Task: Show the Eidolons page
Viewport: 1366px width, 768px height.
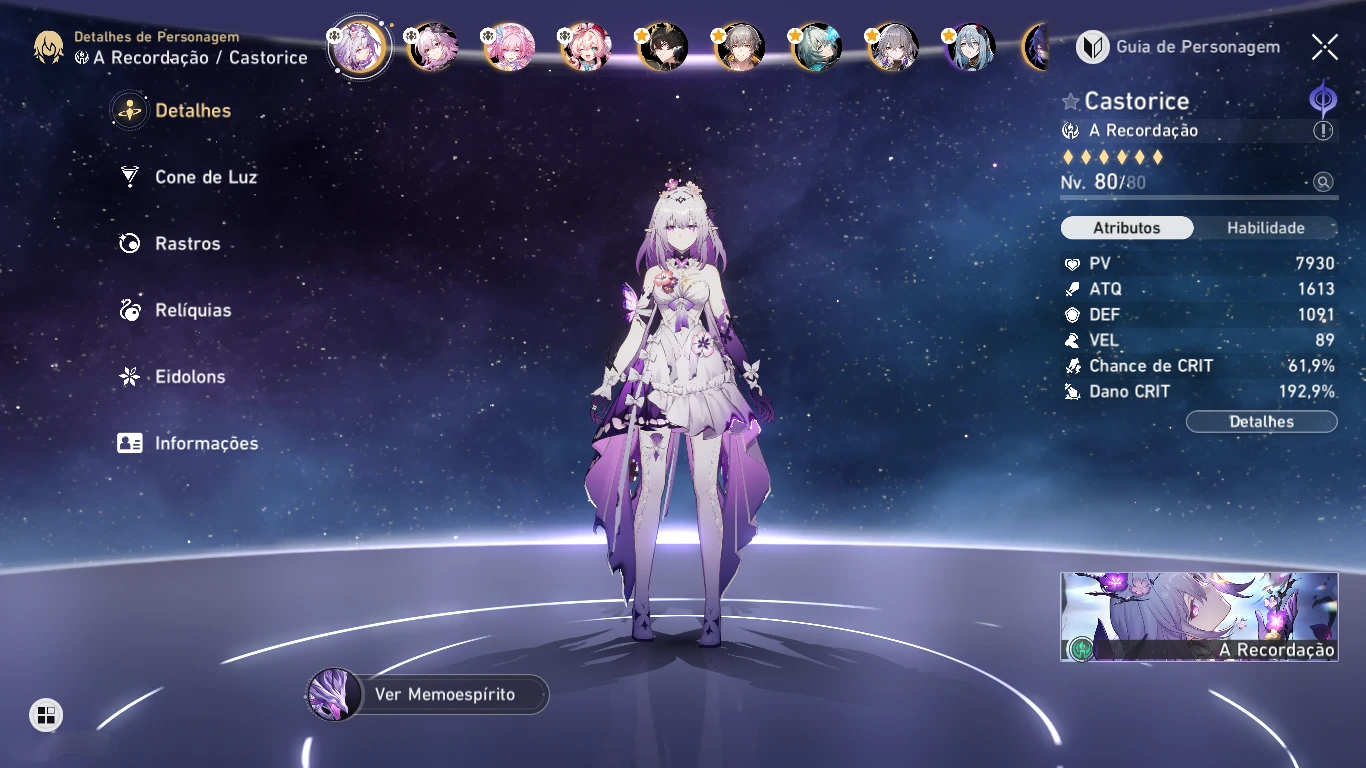Action: tap(189, 377)
